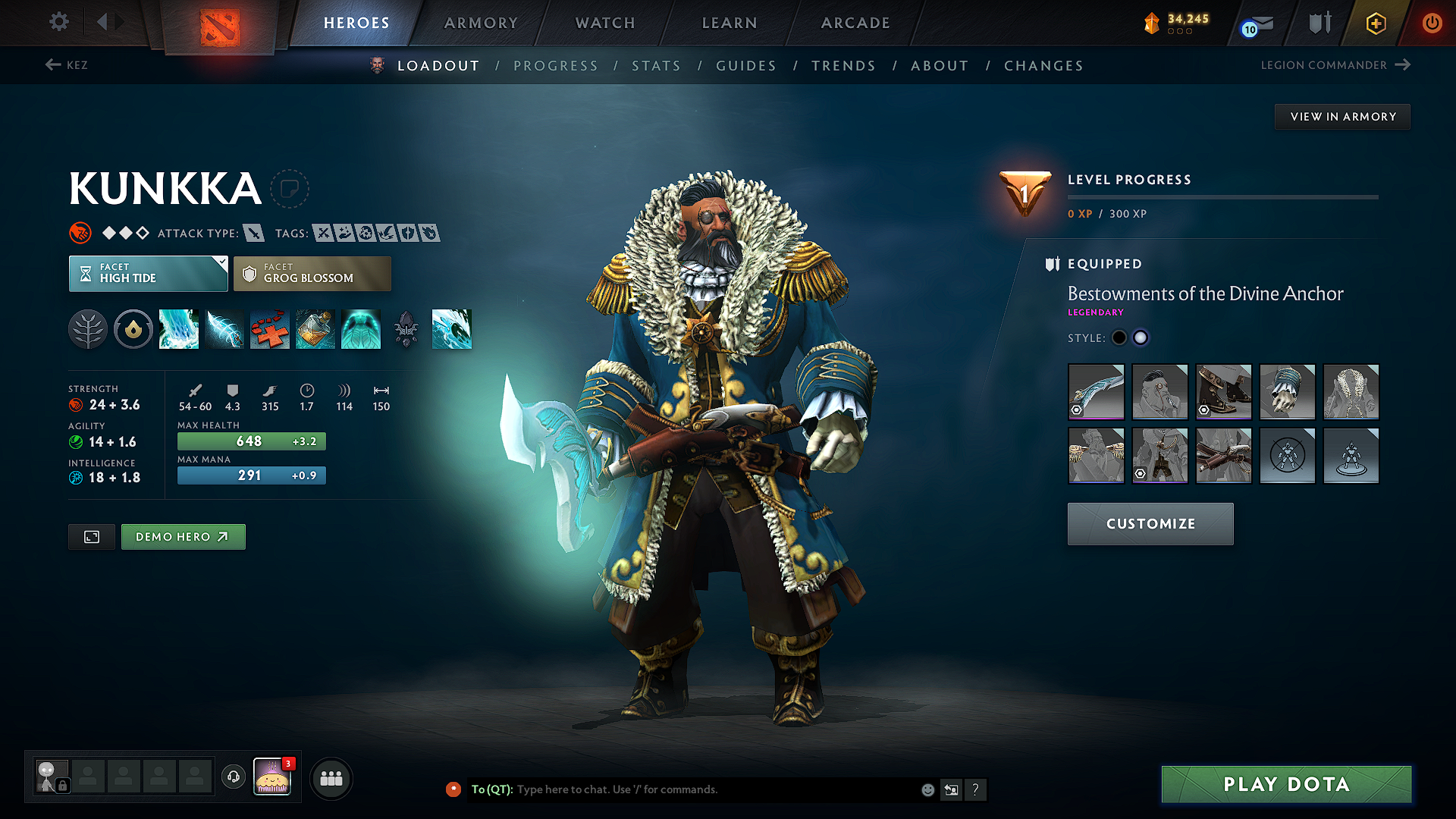Click VIEW IN ARMORY
Image resolution: width=1456 pixels, height=819 pixels.
coord(1341,116)
